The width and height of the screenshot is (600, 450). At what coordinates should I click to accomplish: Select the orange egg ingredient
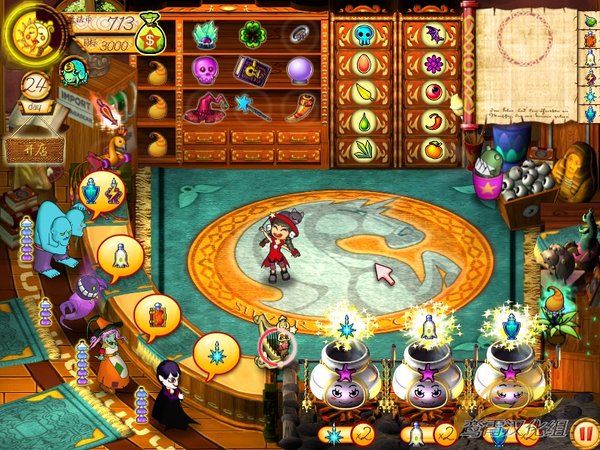(362, 64)
